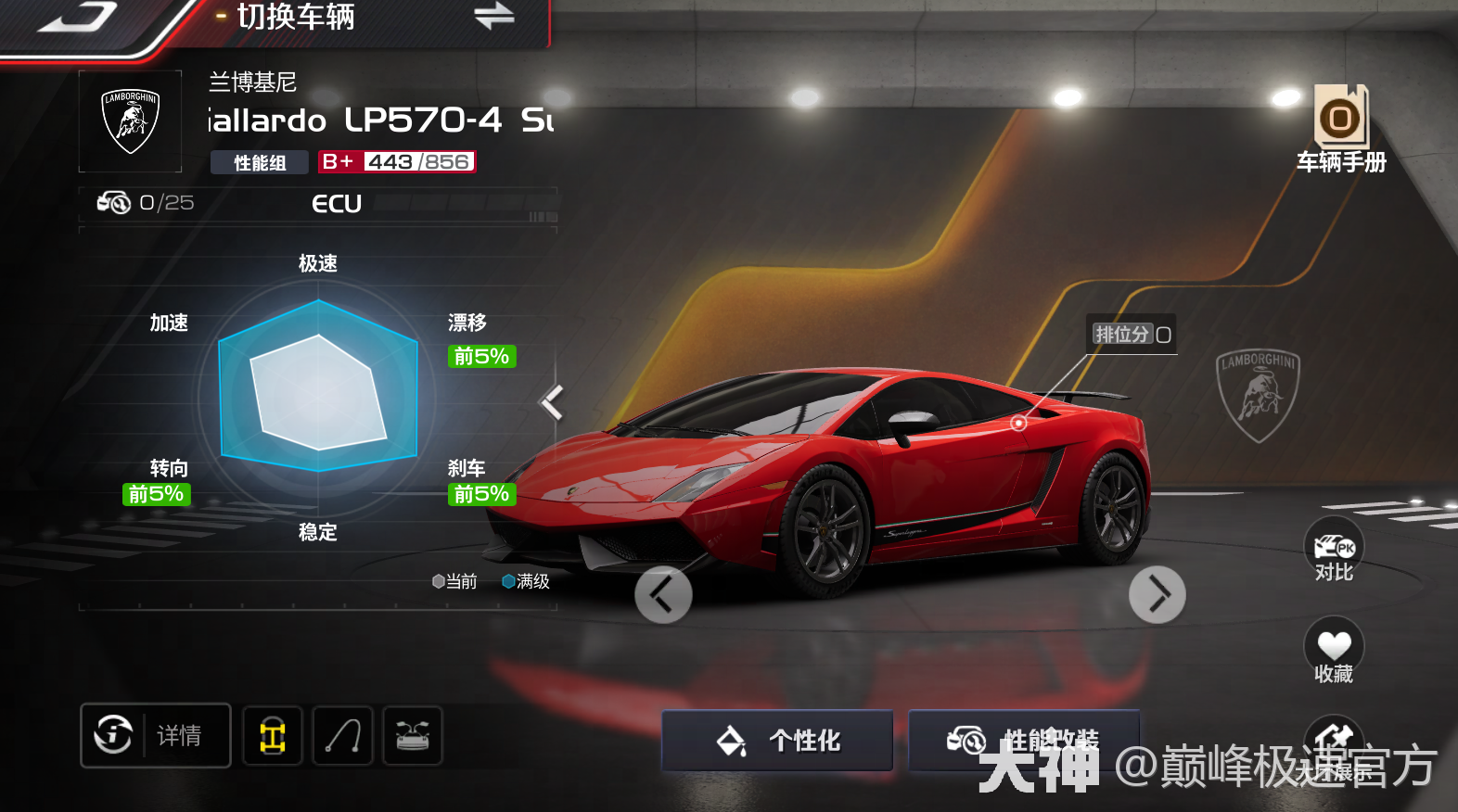Toggle the 当前 stats legend

pyautogui.click(x=455, y=581)
